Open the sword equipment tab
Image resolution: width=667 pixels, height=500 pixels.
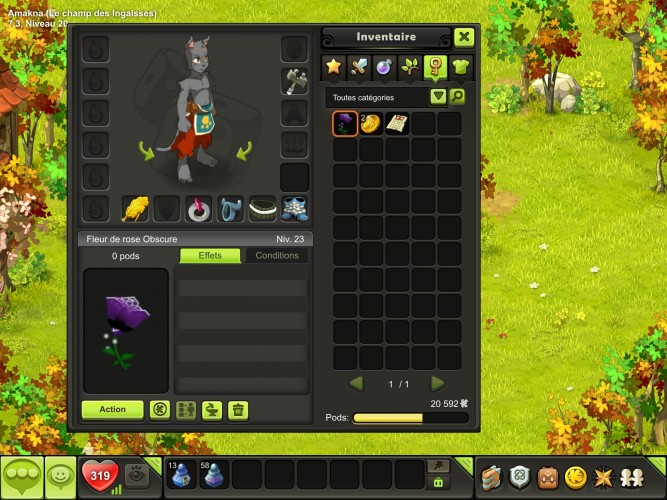click(x=358, y=67)
